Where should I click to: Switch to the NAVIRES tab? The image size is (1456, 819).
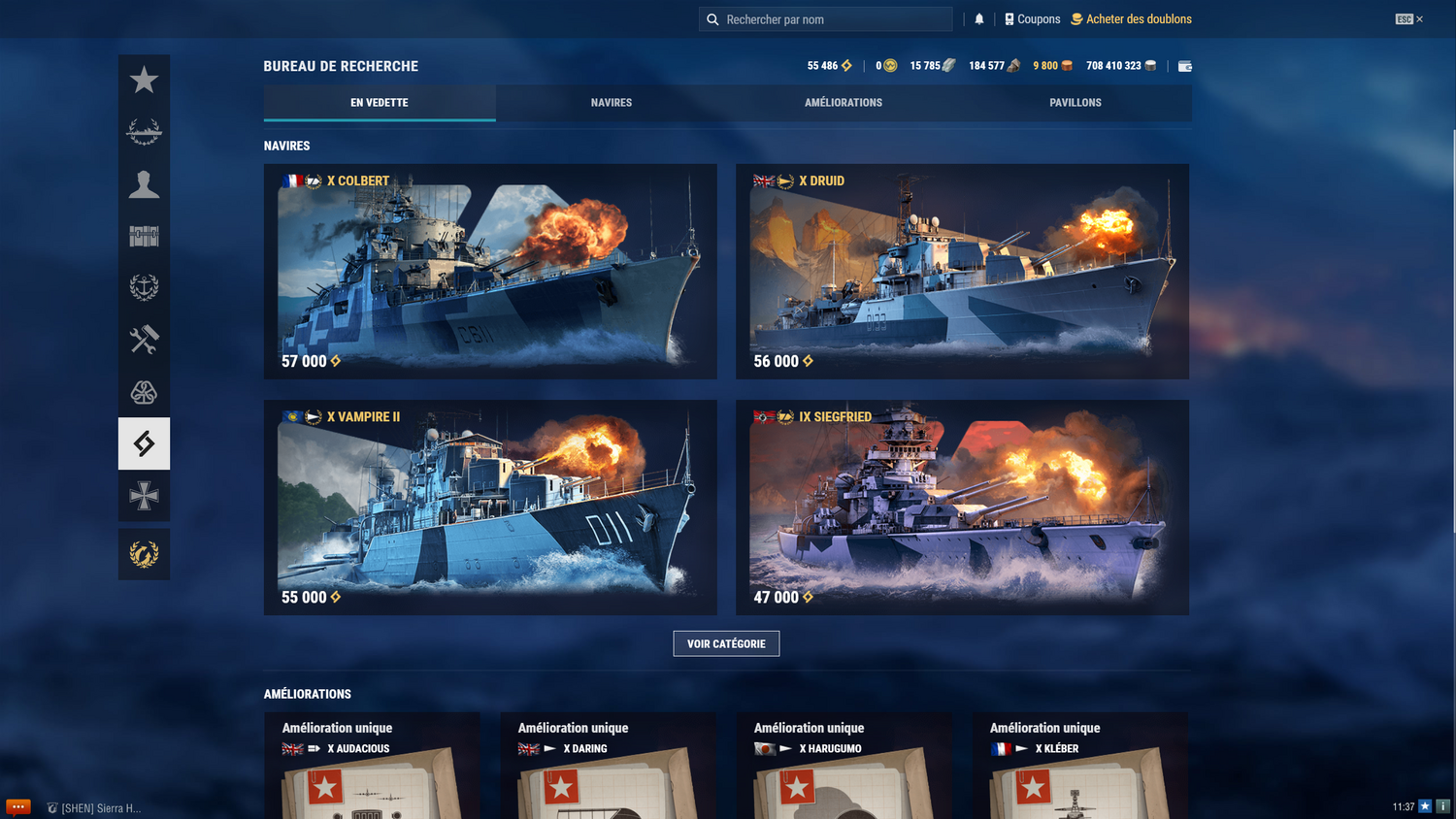click(611, 102)
